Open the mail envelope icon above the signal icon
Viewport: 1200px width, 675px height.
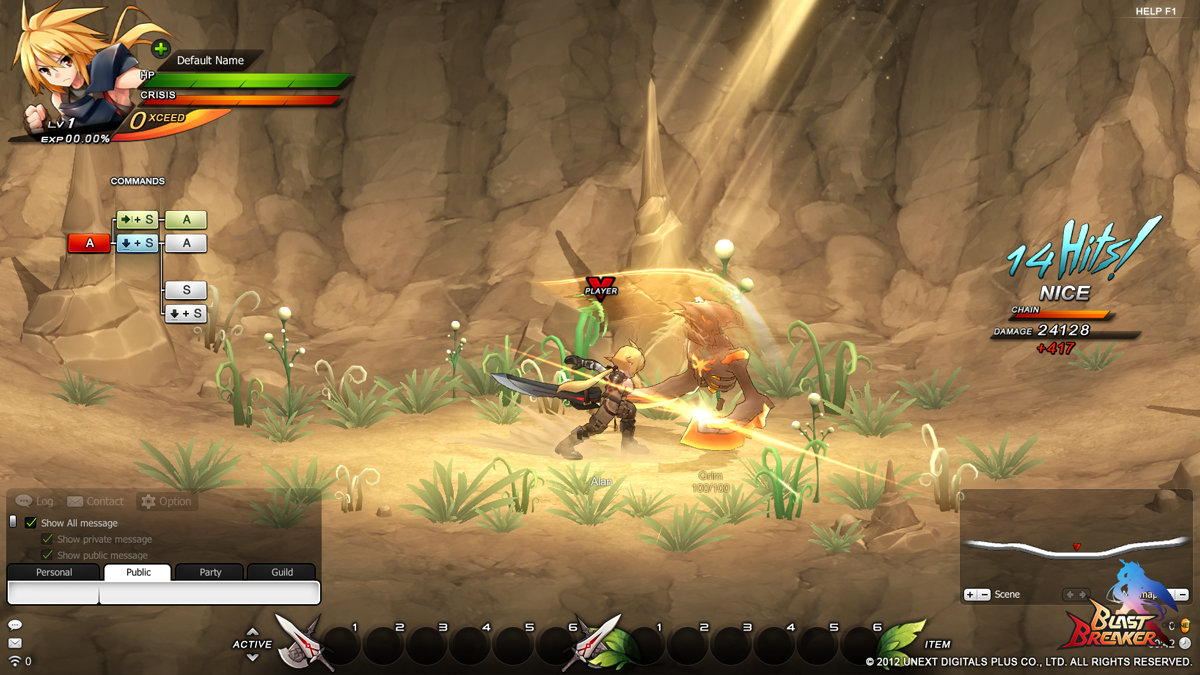pyautogui.click(x=15, y=643)
